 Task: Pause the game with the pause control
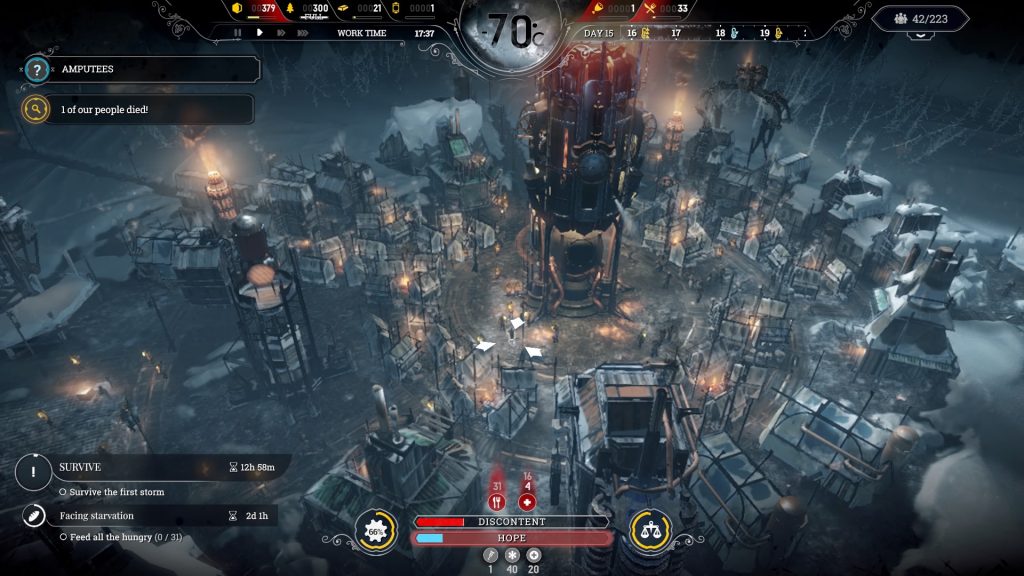[x=237, y=33]
